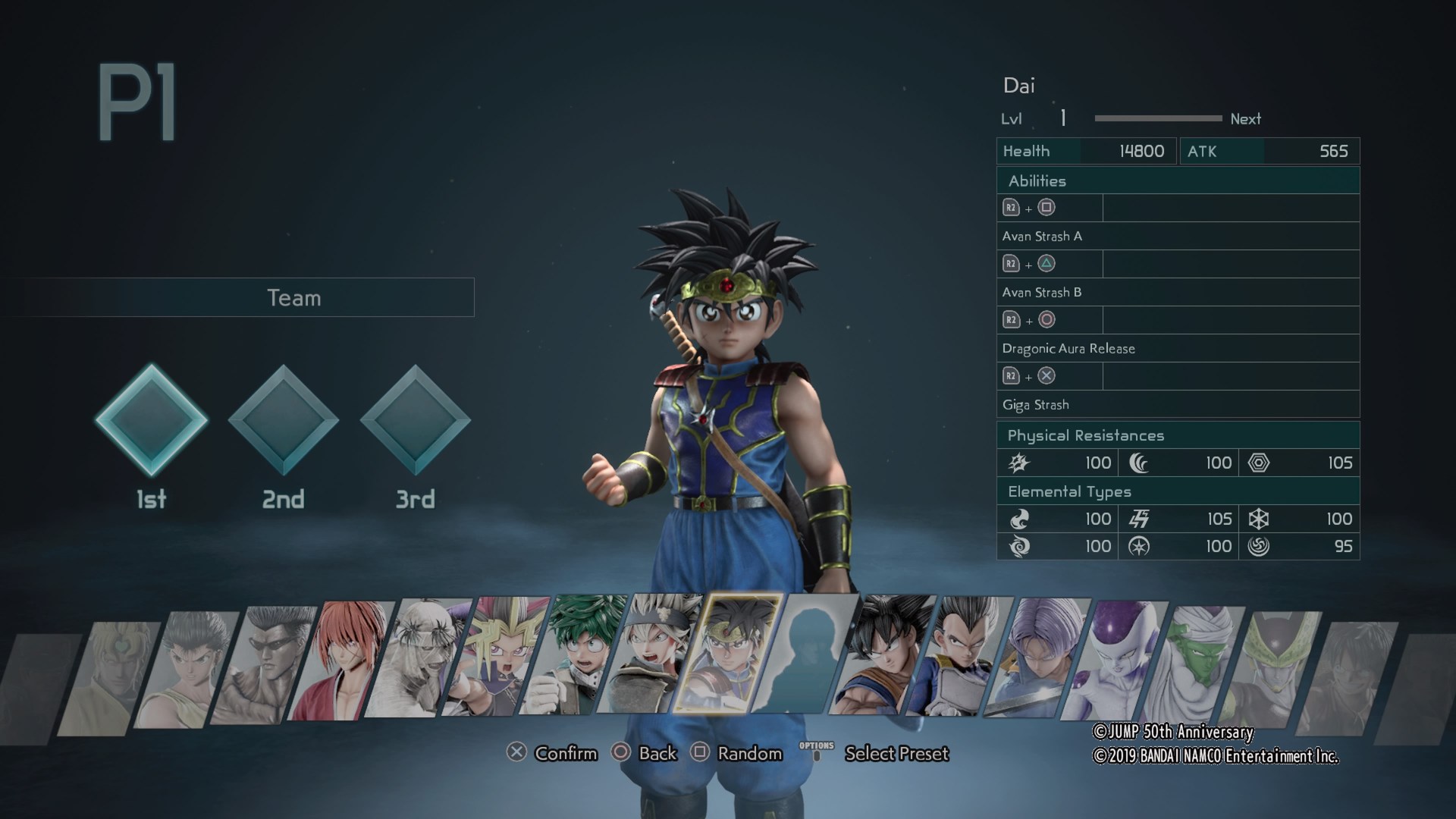Click the ice snowflake elemental icon

click(1260, 519)
